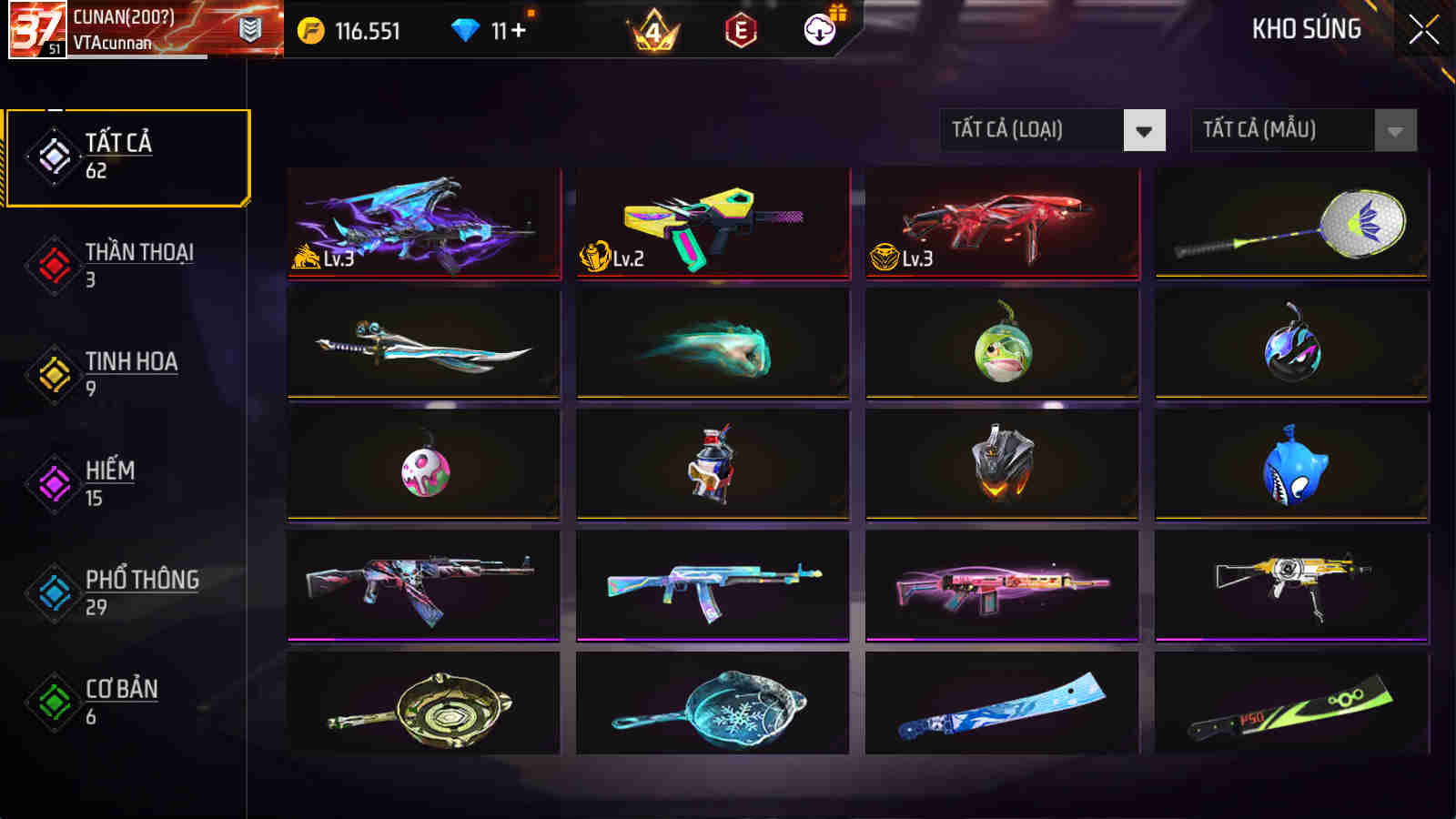1456x819 pixels.
Task: Click the gold coin currency icon
Action: 312,30
